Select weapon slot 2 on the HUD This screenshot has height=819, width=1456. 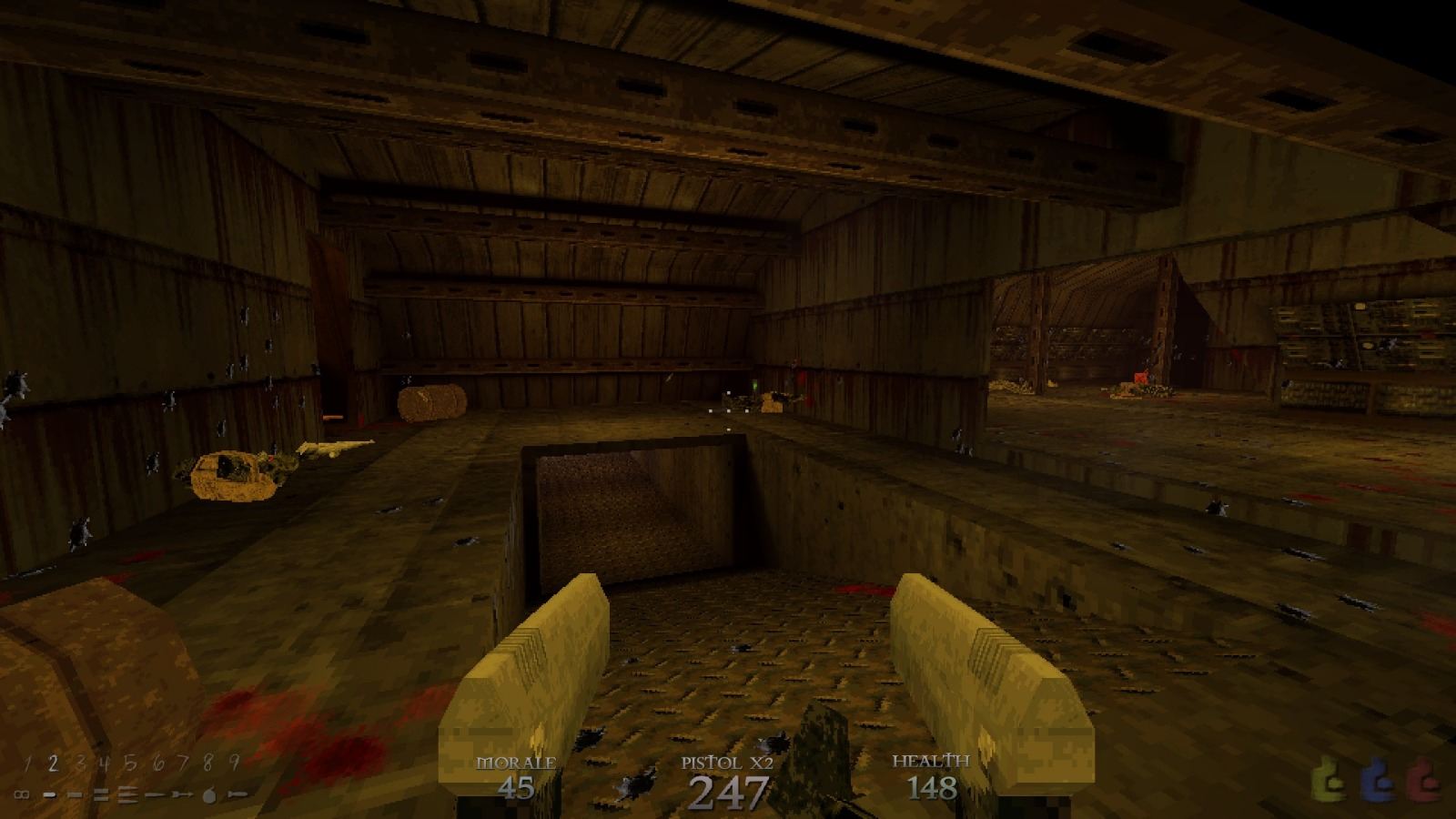click(53, 763)
